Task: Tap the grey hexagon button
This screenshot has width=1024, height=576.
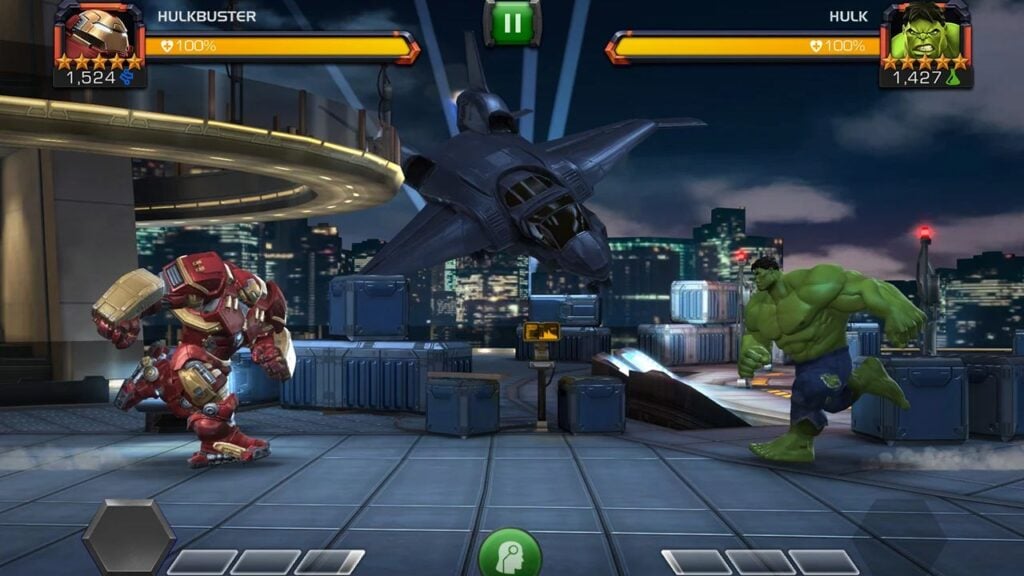Action: coord(128,537)
